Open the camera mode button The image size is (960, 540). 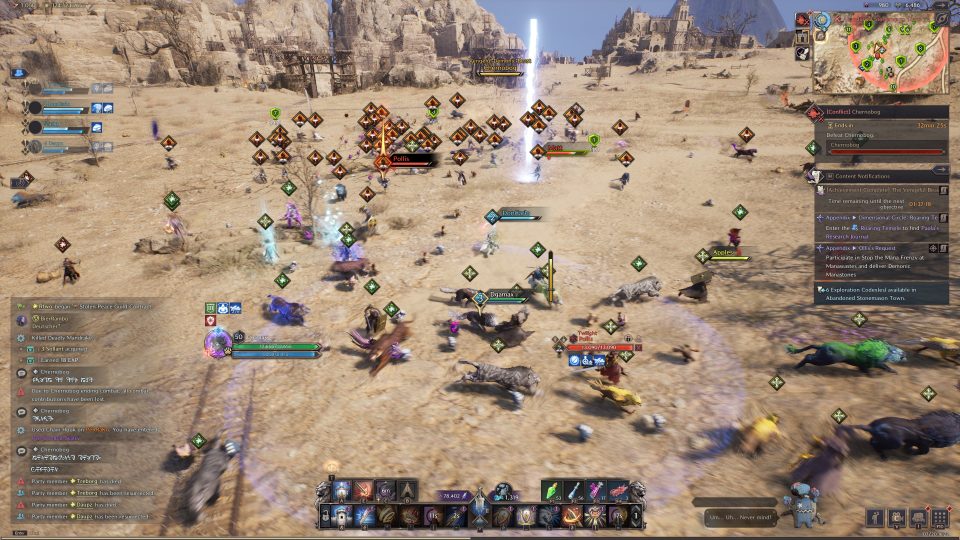tap(897, 518)
